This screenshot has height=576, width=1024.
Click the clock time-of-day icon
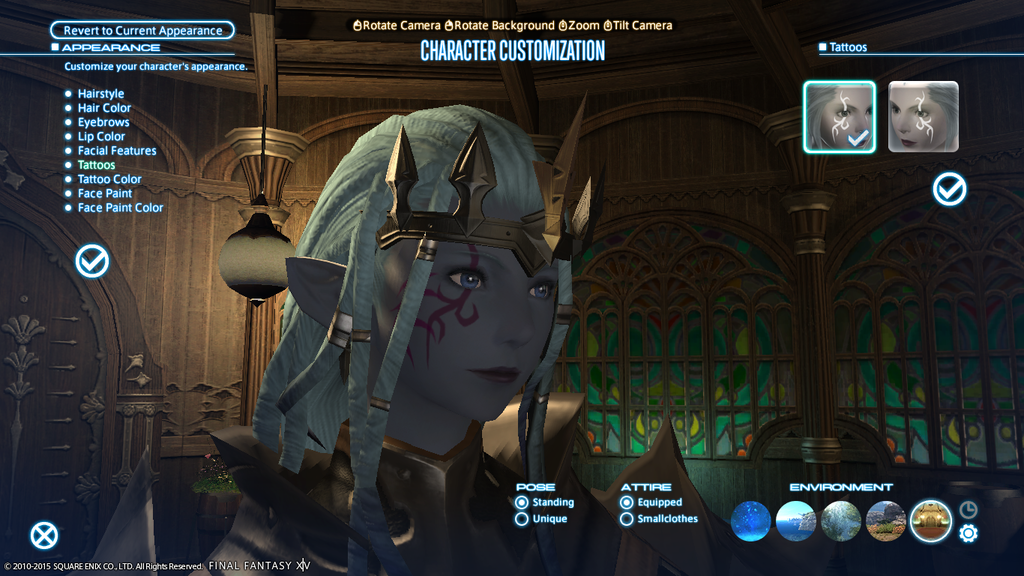click(968, 509)
